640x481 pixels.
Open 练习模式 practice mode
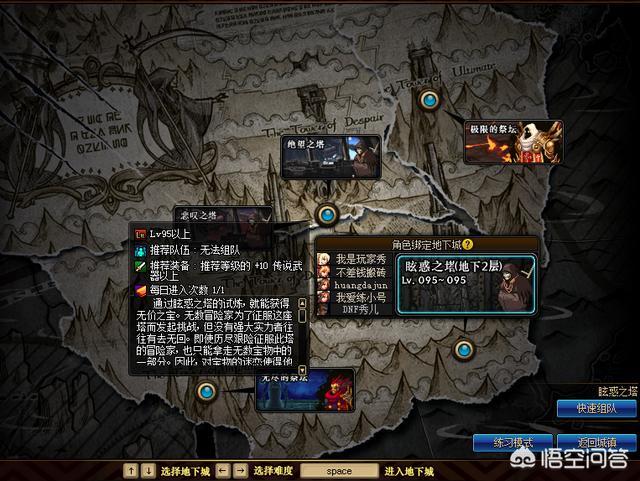pyautogui.click(x=515, y=443)
